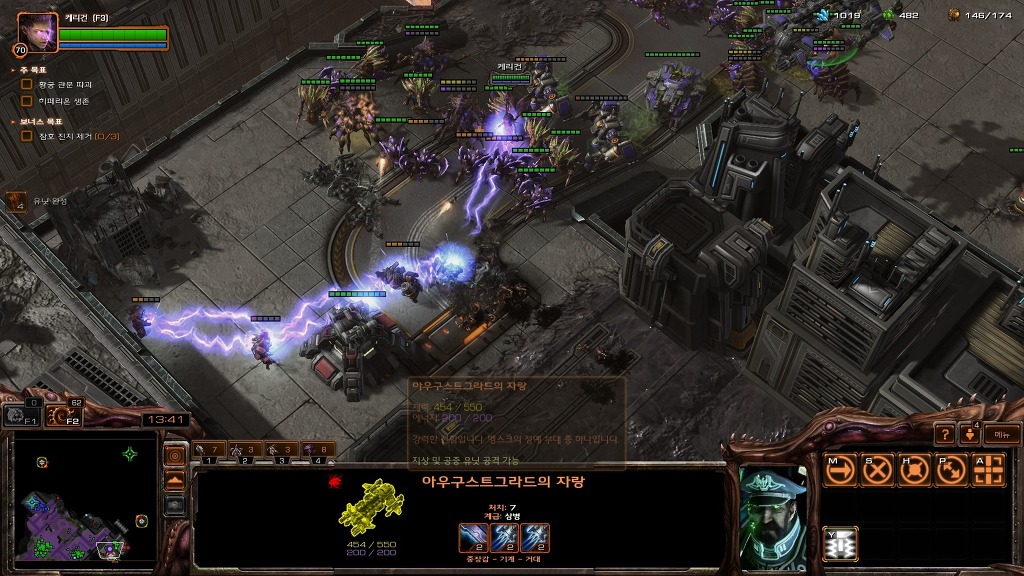Activate the Hold Position command
Screen dimensions: 1024x576
click(x=914, y=470)
